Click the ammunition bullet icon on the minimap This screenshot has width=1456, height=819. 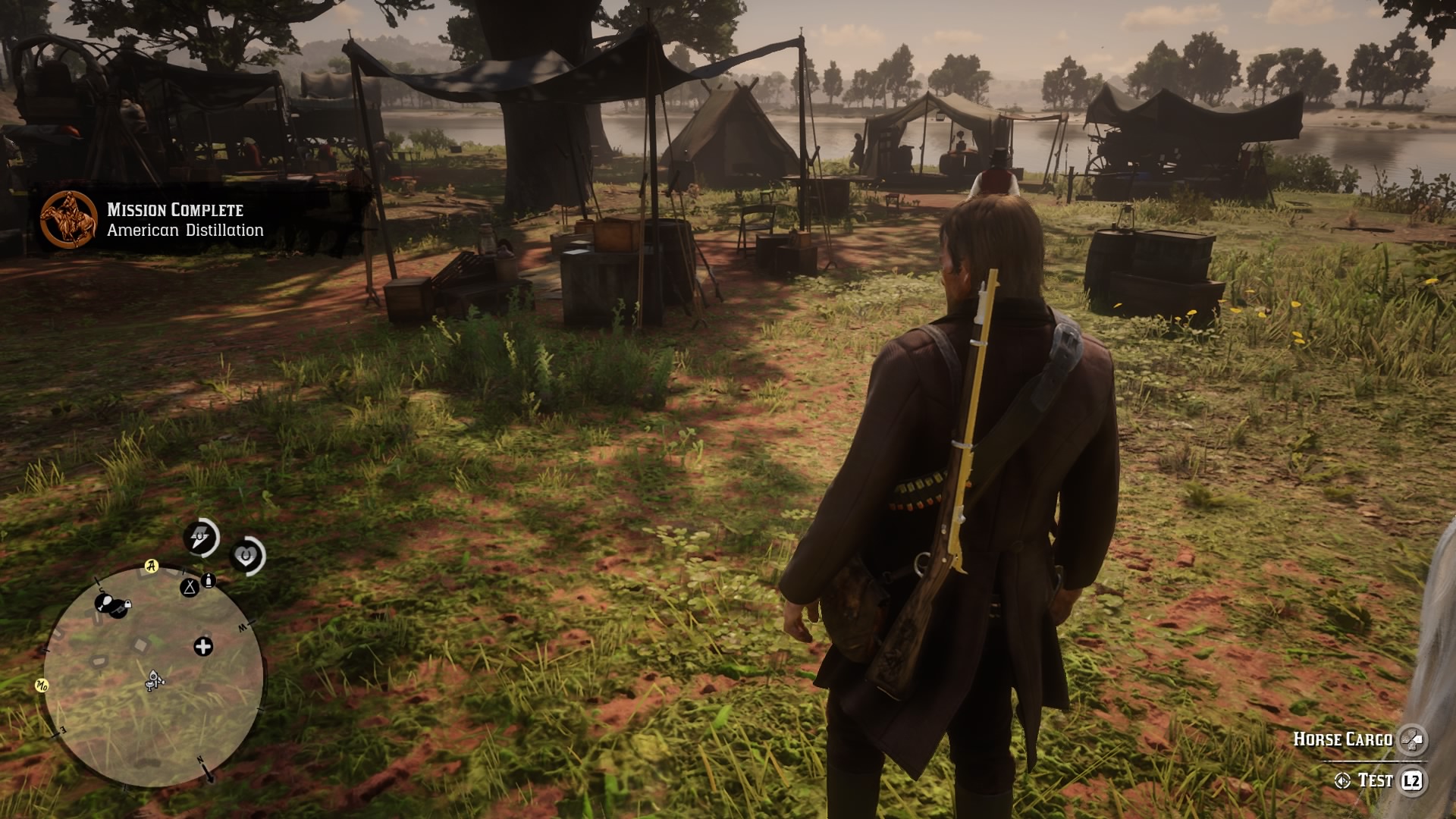[x=208, y=580]
